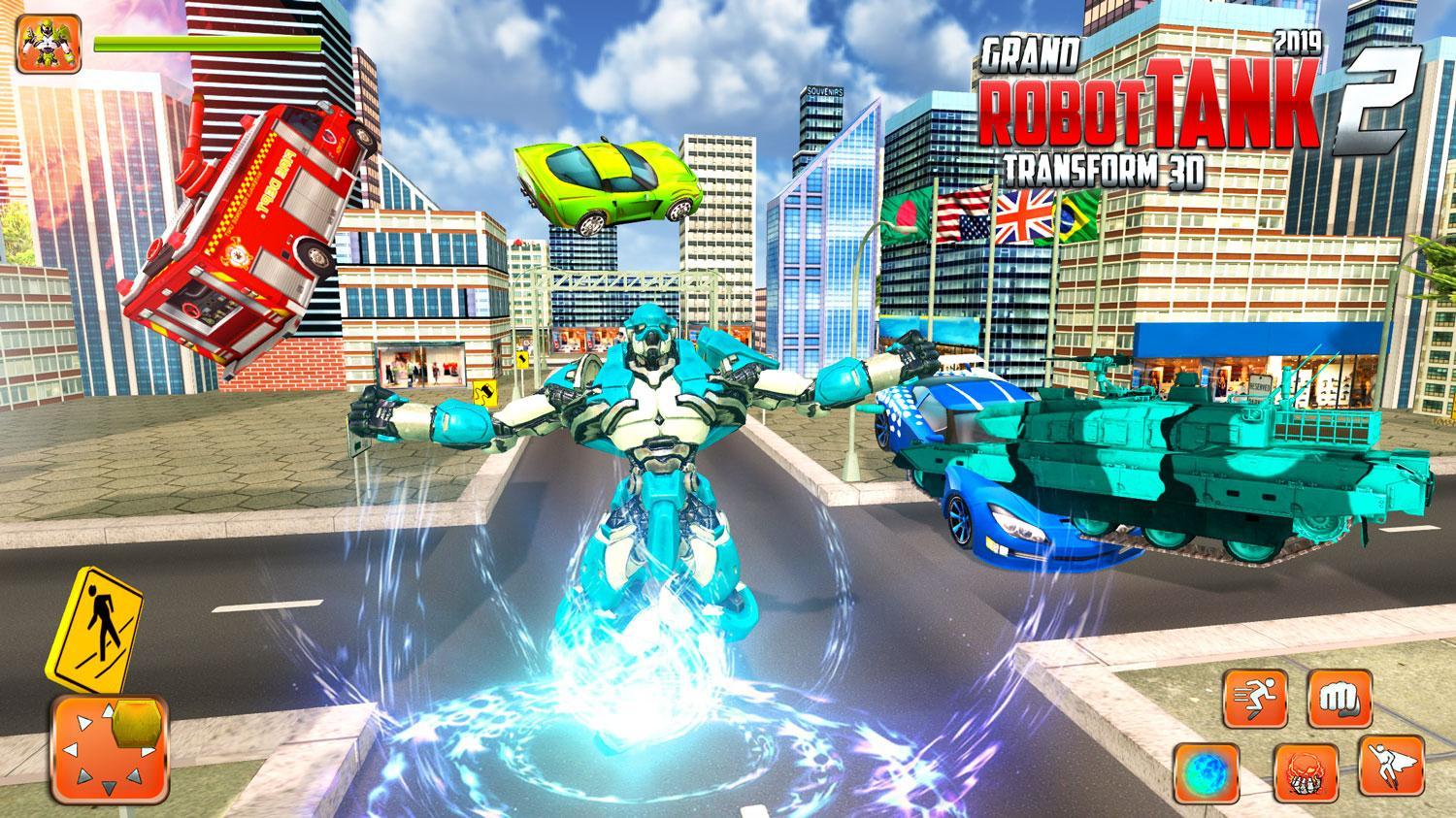Activate the fist punch attack

tap(1339, 697)
